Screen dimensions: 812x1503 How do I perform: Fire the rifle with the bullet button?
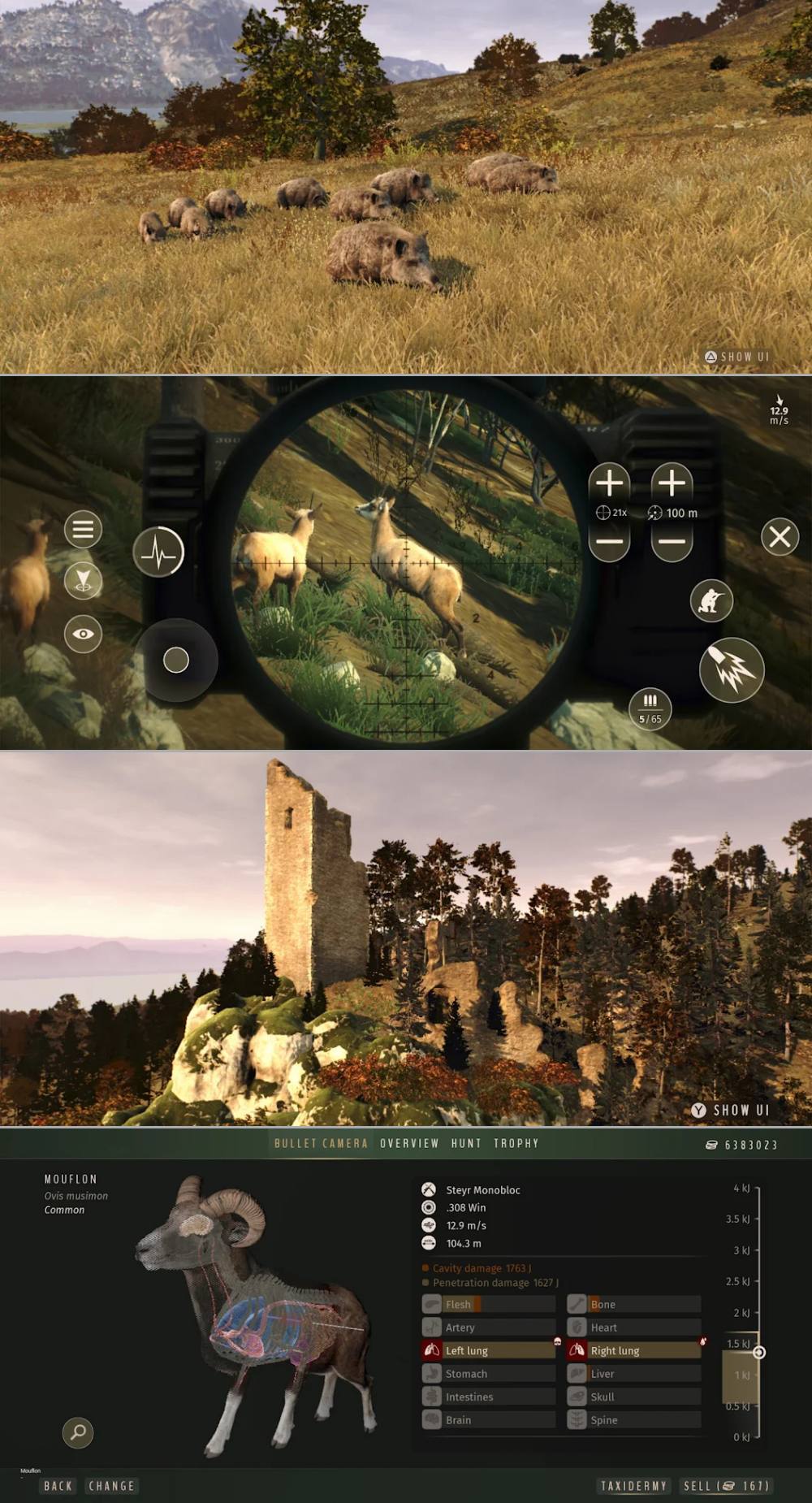click(732, 670)
